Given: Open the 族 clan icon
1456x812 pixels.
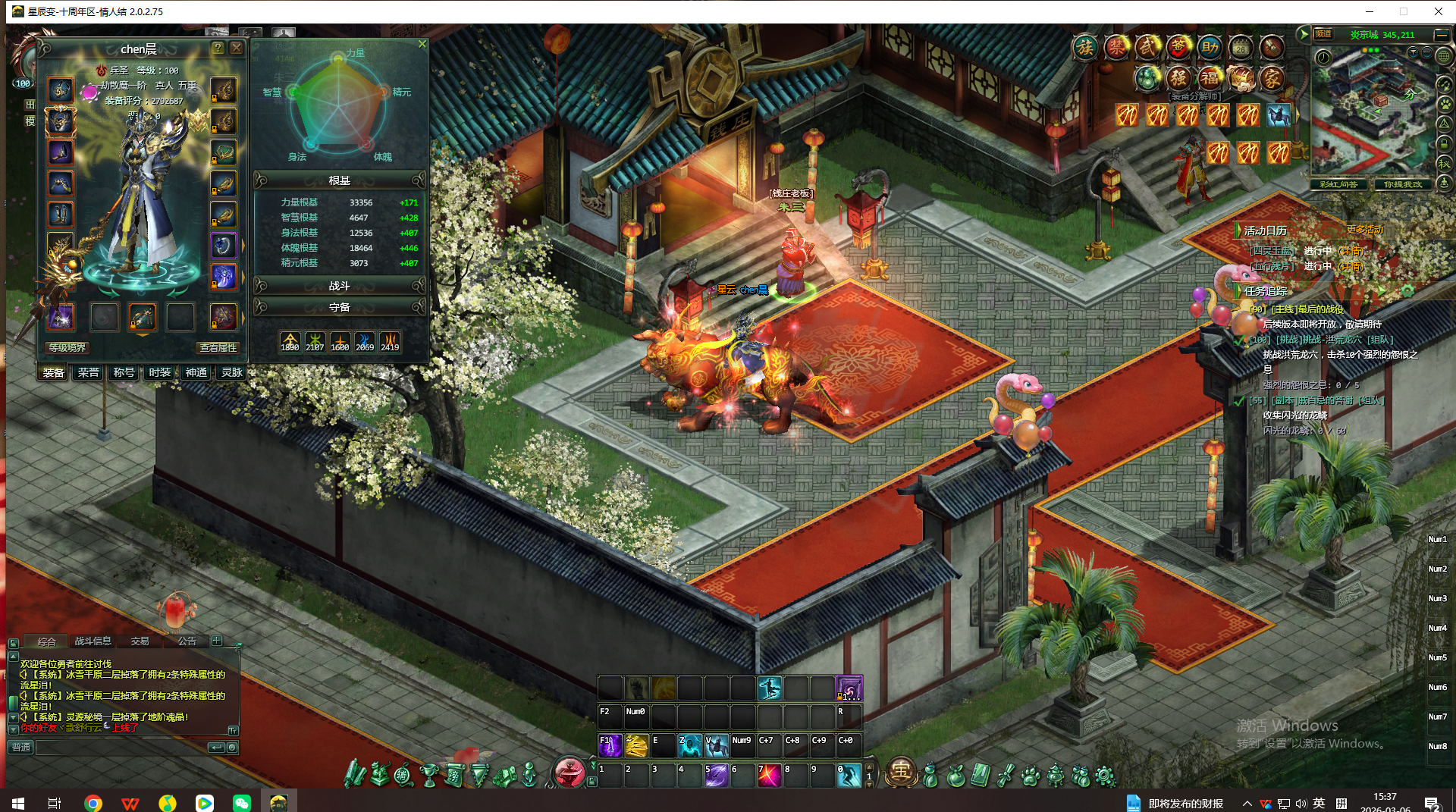Looking at the screenshot, I should [1085, 48].
